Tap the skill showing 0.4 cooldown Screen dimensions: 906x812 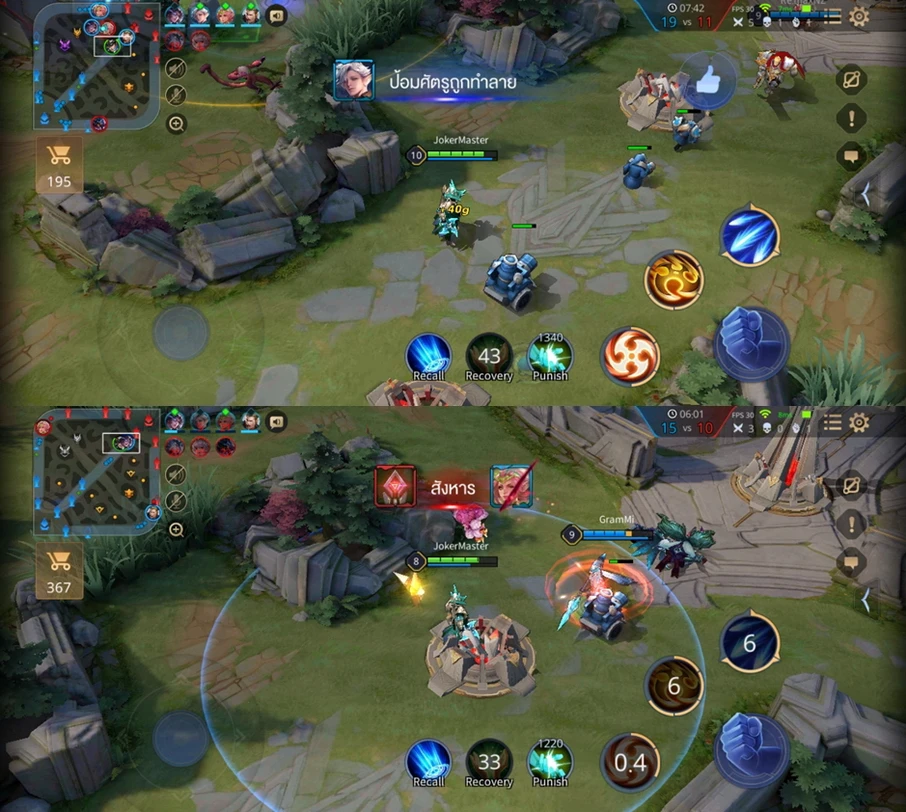click(x=630, y=763)
